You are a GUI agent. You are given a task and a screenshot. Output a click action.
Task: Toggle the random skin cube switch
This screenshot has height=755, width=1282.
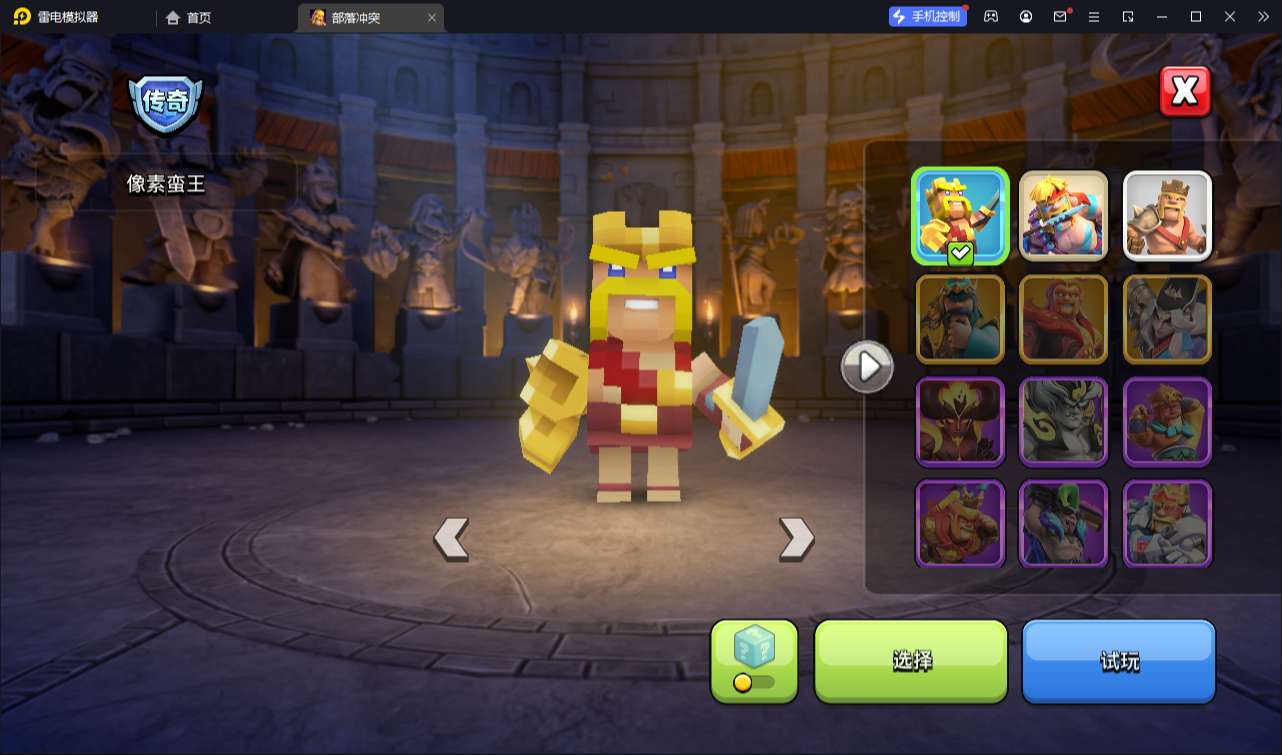click(x=754, y=682)
